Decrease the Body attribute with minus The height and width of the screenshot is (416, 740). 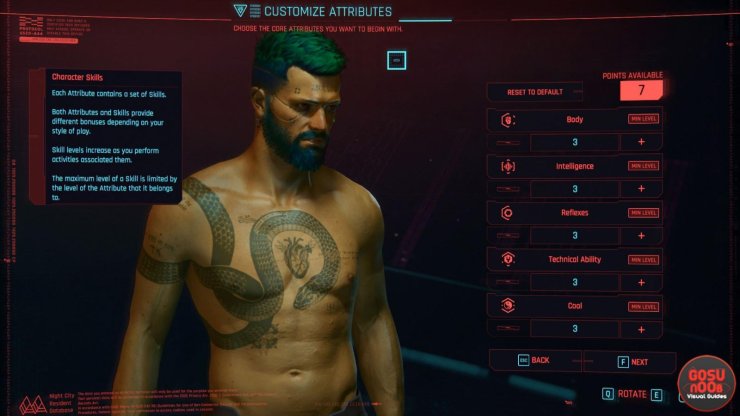click(x=508, y=142)
